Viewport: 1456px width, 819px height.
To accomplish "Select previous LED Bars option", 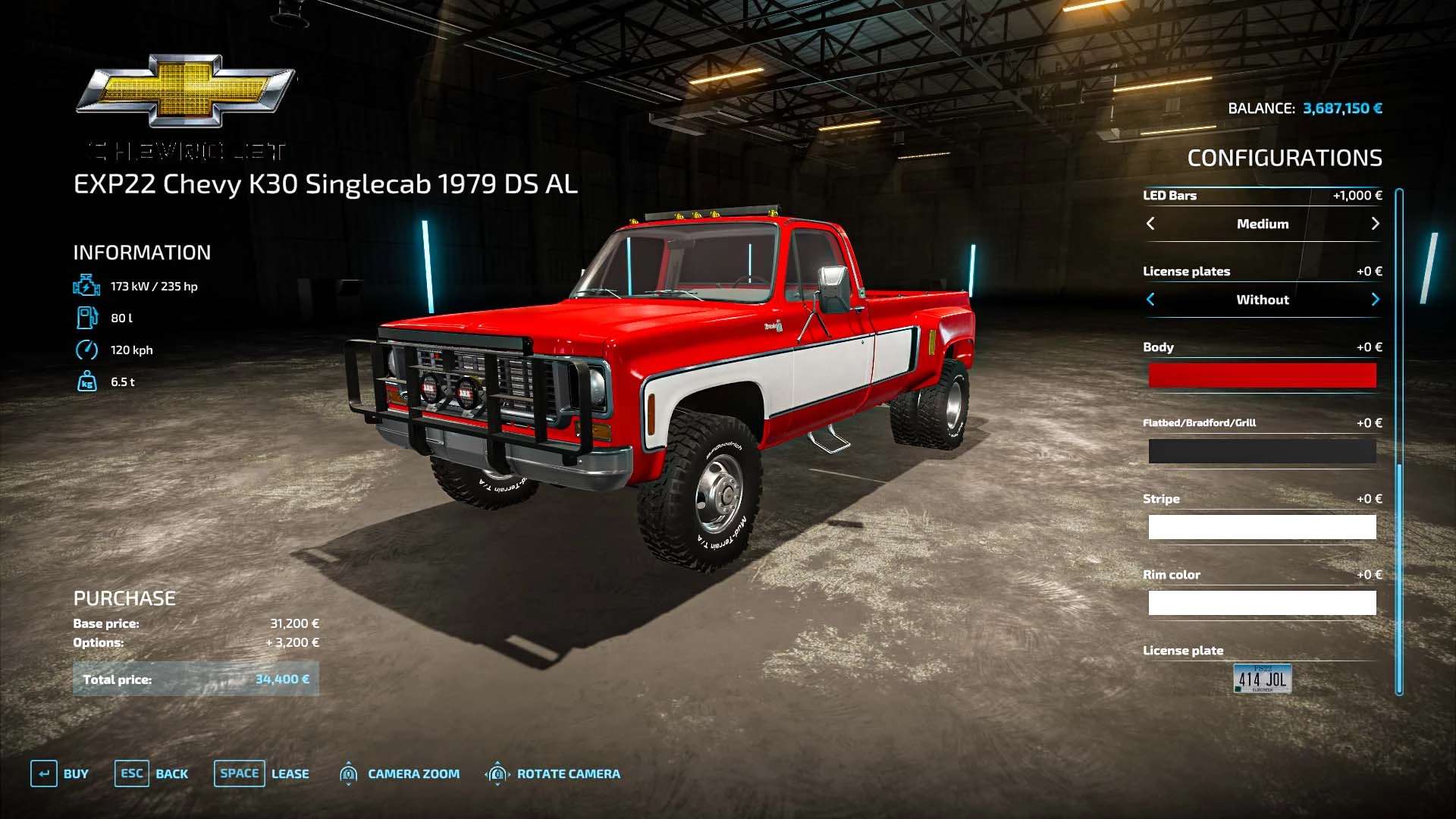I will (x=1150, y=224).
